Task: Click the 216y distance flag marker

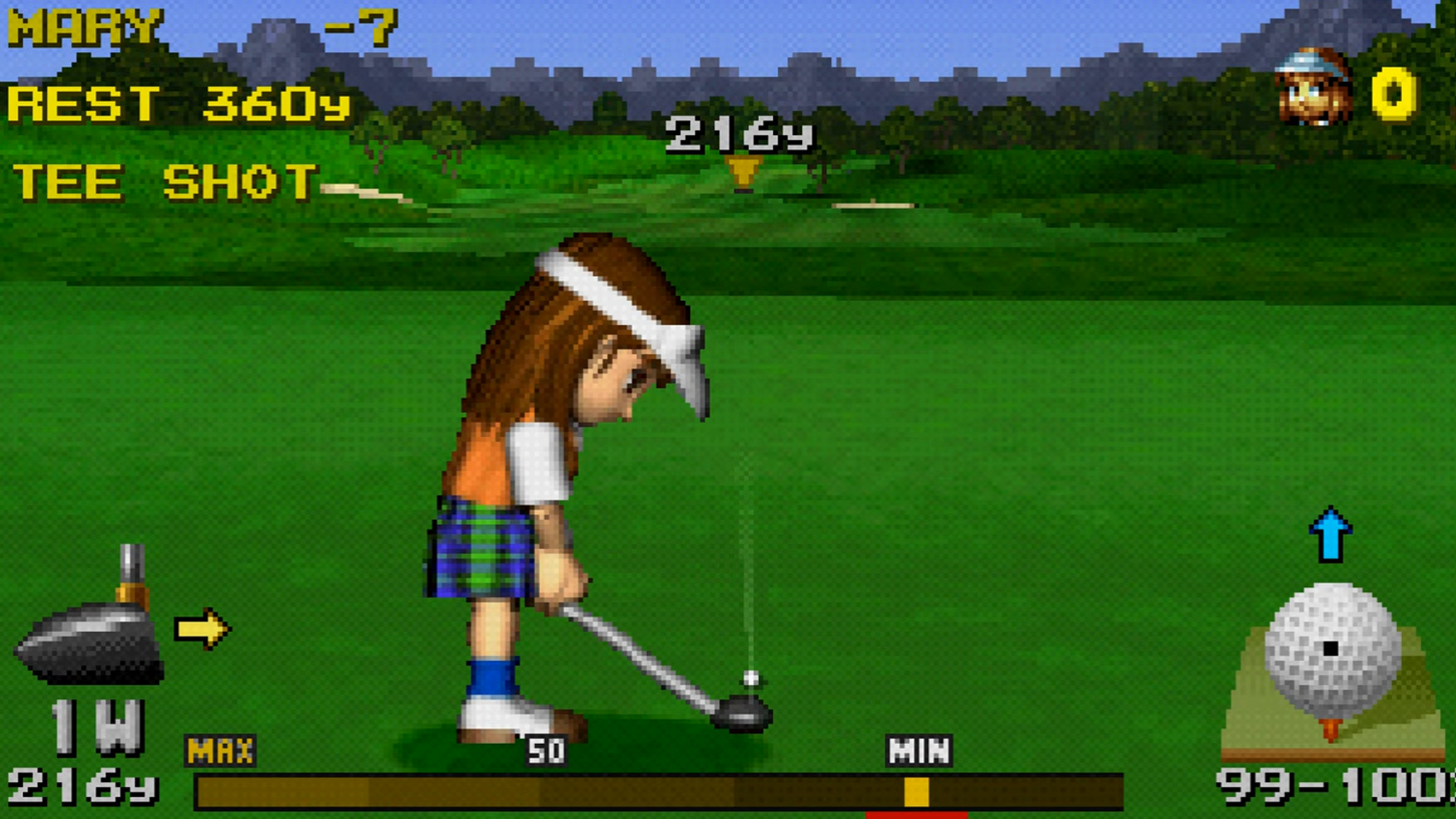Action: click(x=744, y=168)
